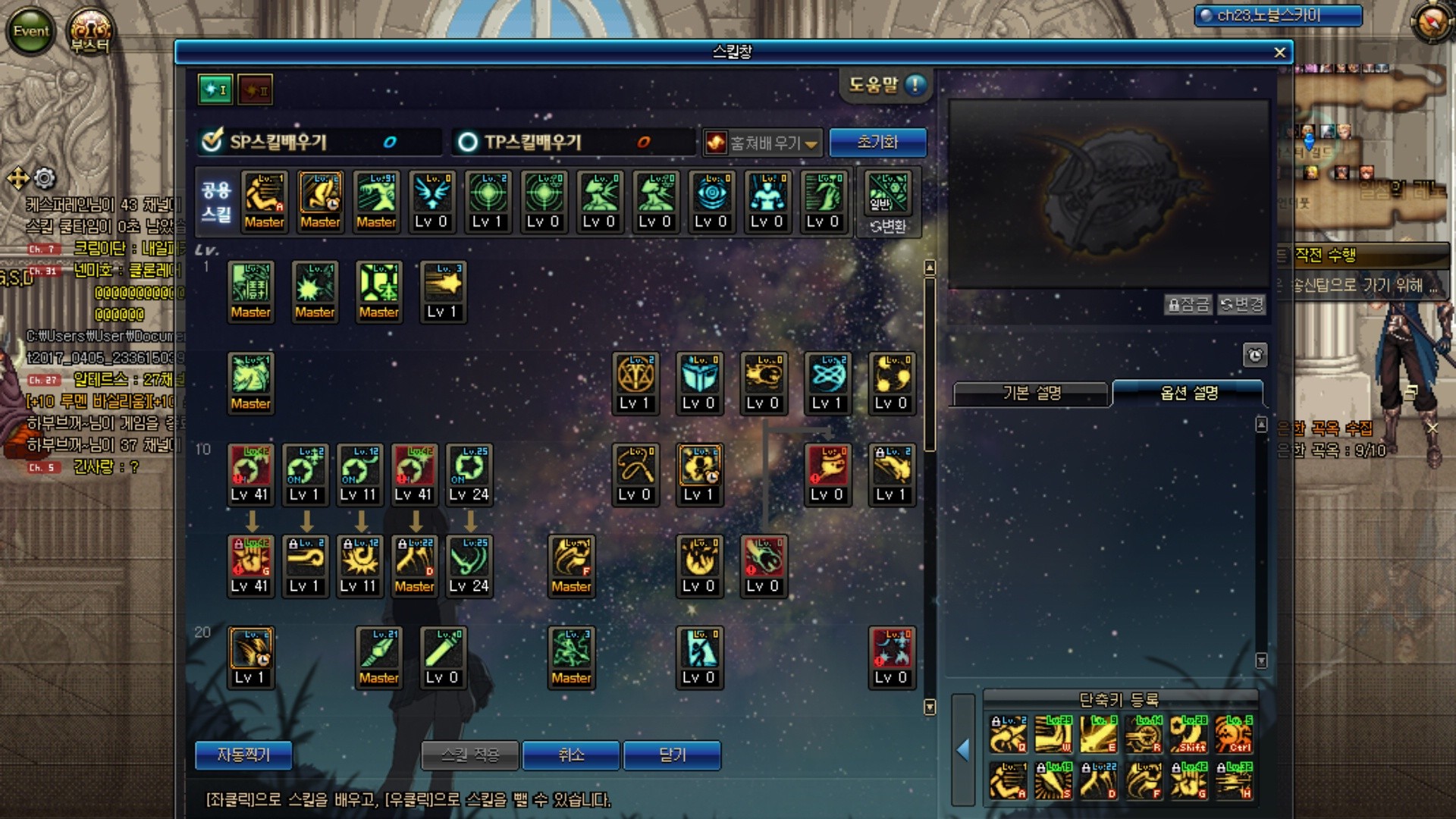Viewport: 1456px width, 819px height.
Task: Click the 잠금 lock button
Action: (x=1188, y=305)
